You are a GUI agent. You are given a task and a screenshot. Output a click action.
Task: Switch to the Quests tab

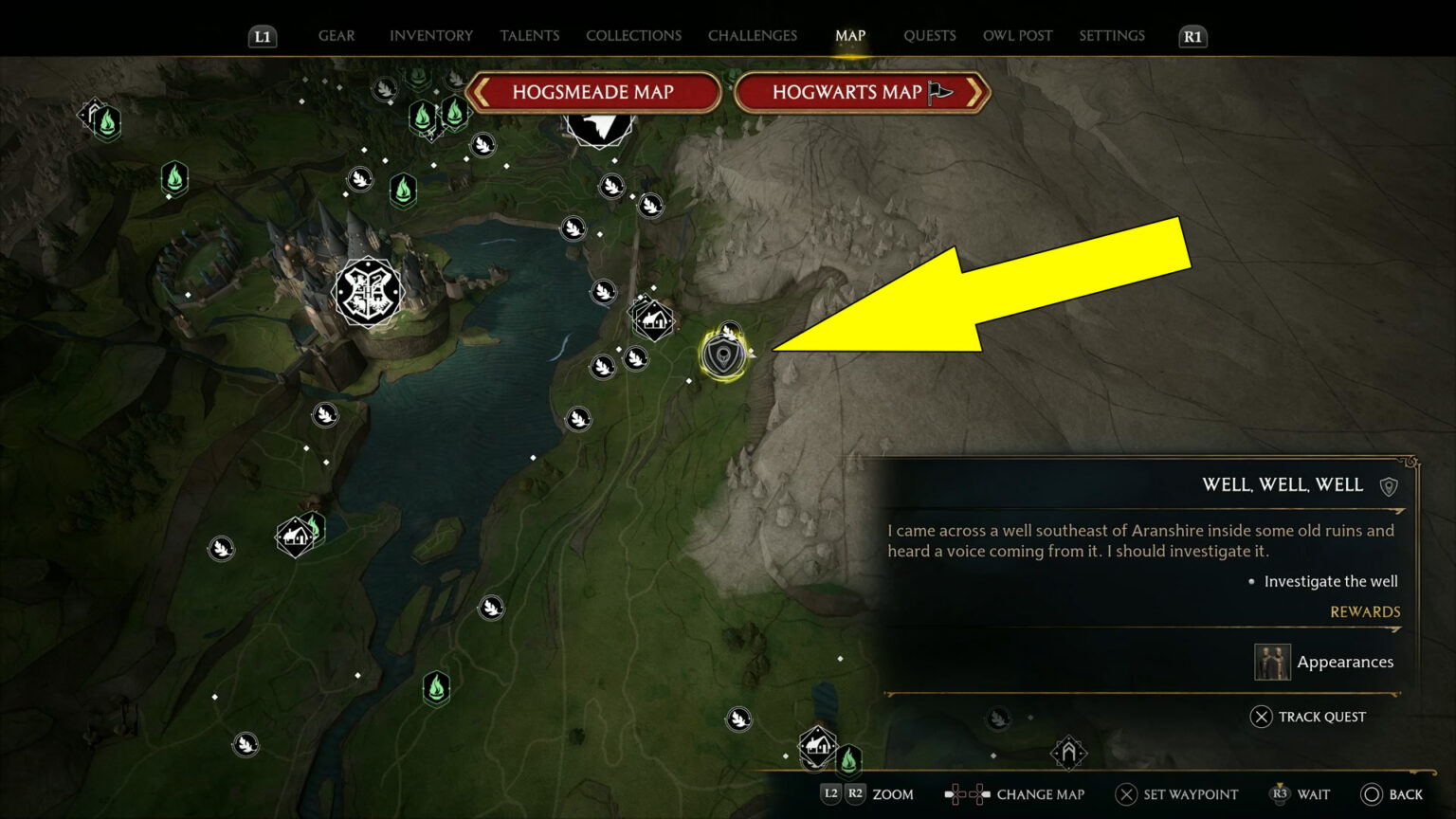pos(930,35)
